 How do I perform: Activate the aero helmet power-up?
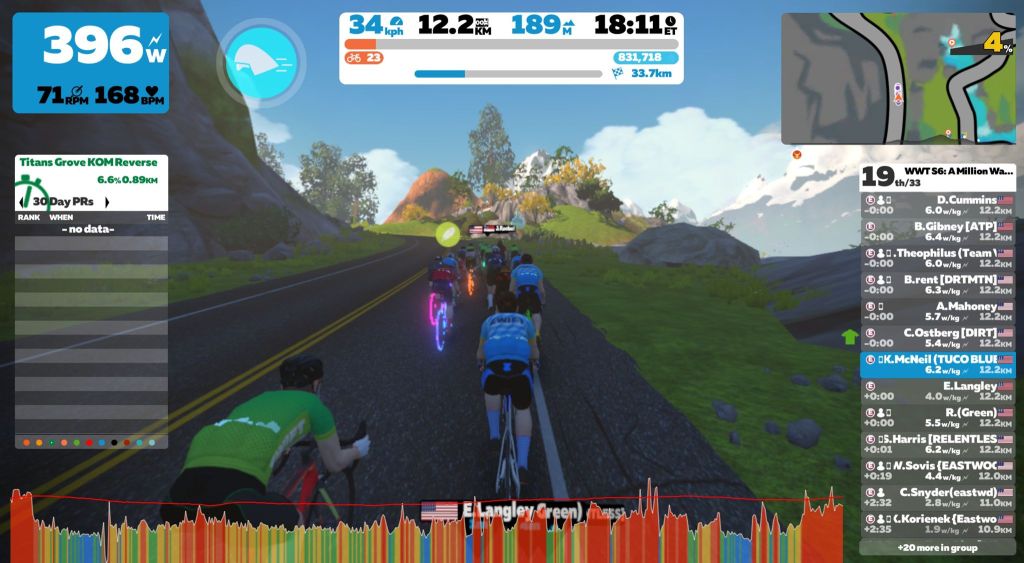coord(261,61)
